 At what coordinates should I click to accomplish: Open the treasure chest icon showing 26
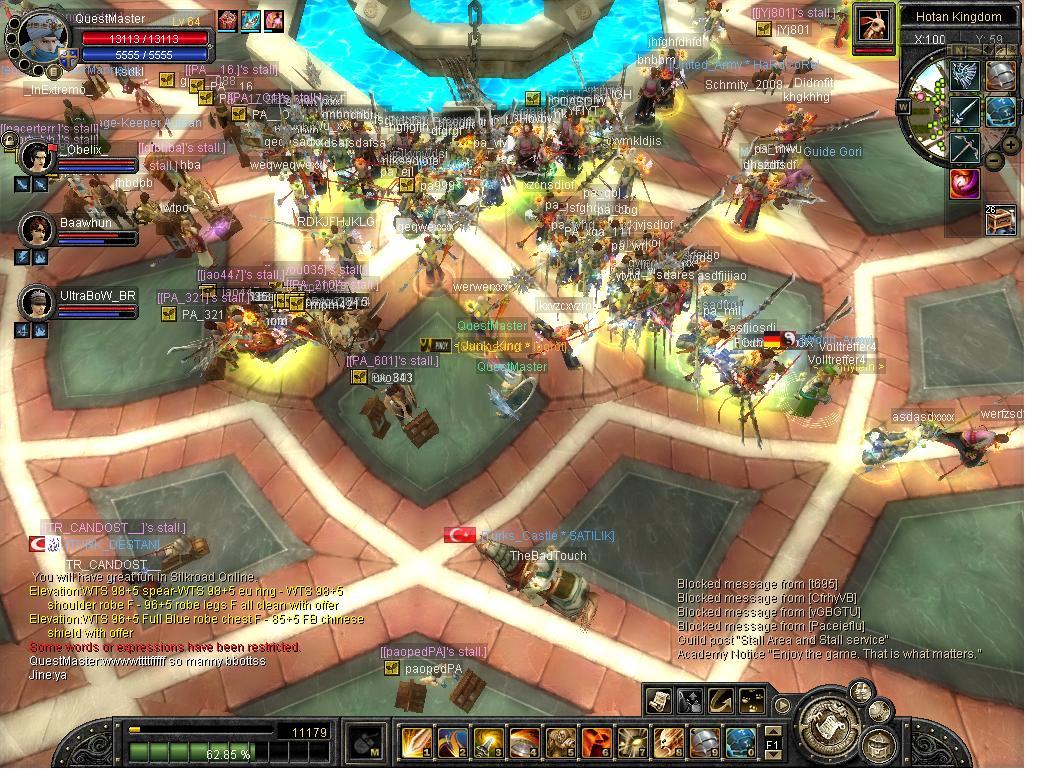point(1000,219)
